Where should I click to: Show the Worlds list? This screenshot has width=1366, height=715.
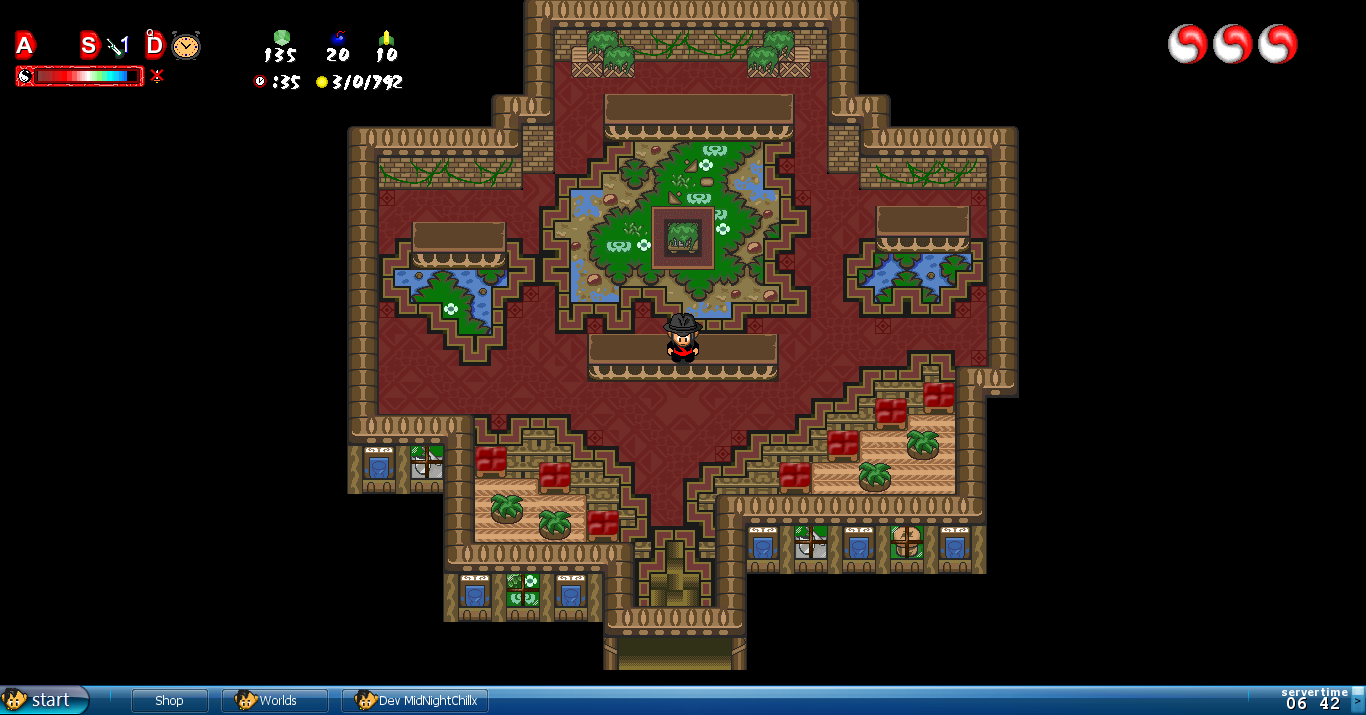click(x=275, y=701)
